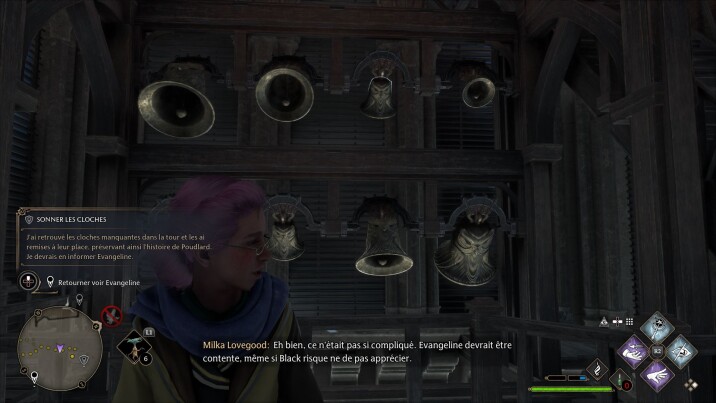Activate the flame-shaped ancient magic icon
The height and width of the screenshot is (403, 716).
(599, 370)
